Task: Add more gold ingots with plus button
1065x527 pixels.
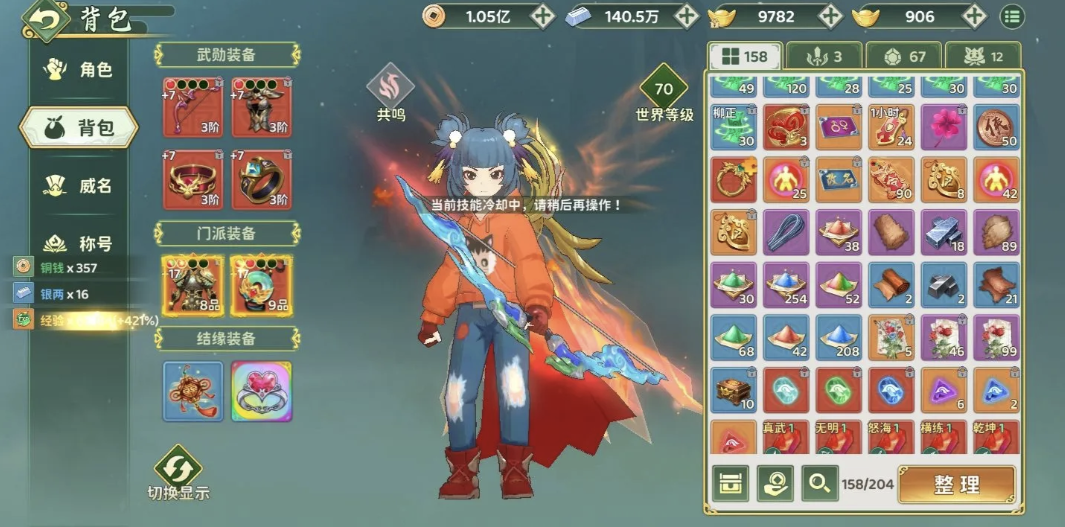Action: 972,16
